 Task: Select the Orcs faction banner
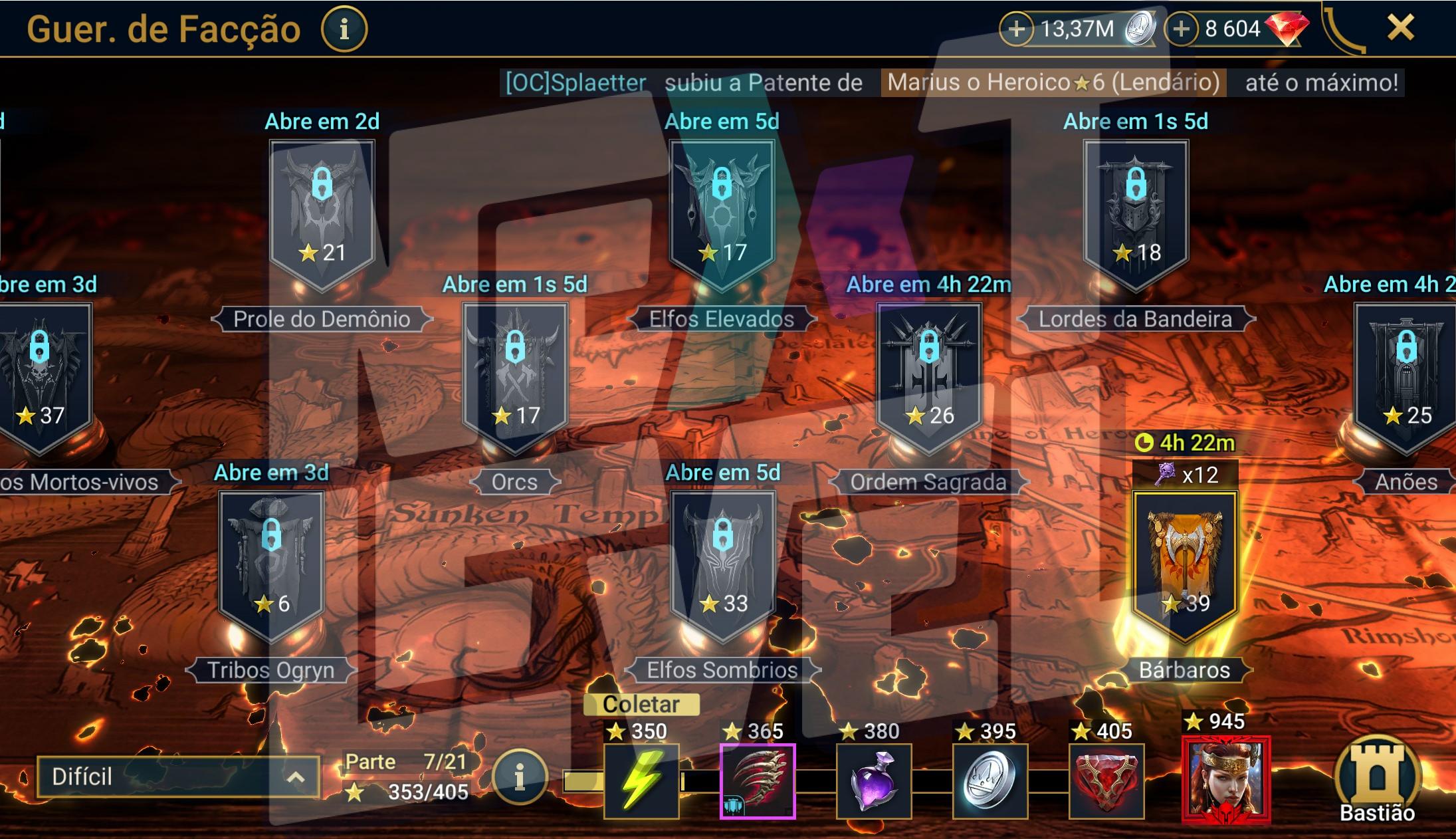pos(515,376)
